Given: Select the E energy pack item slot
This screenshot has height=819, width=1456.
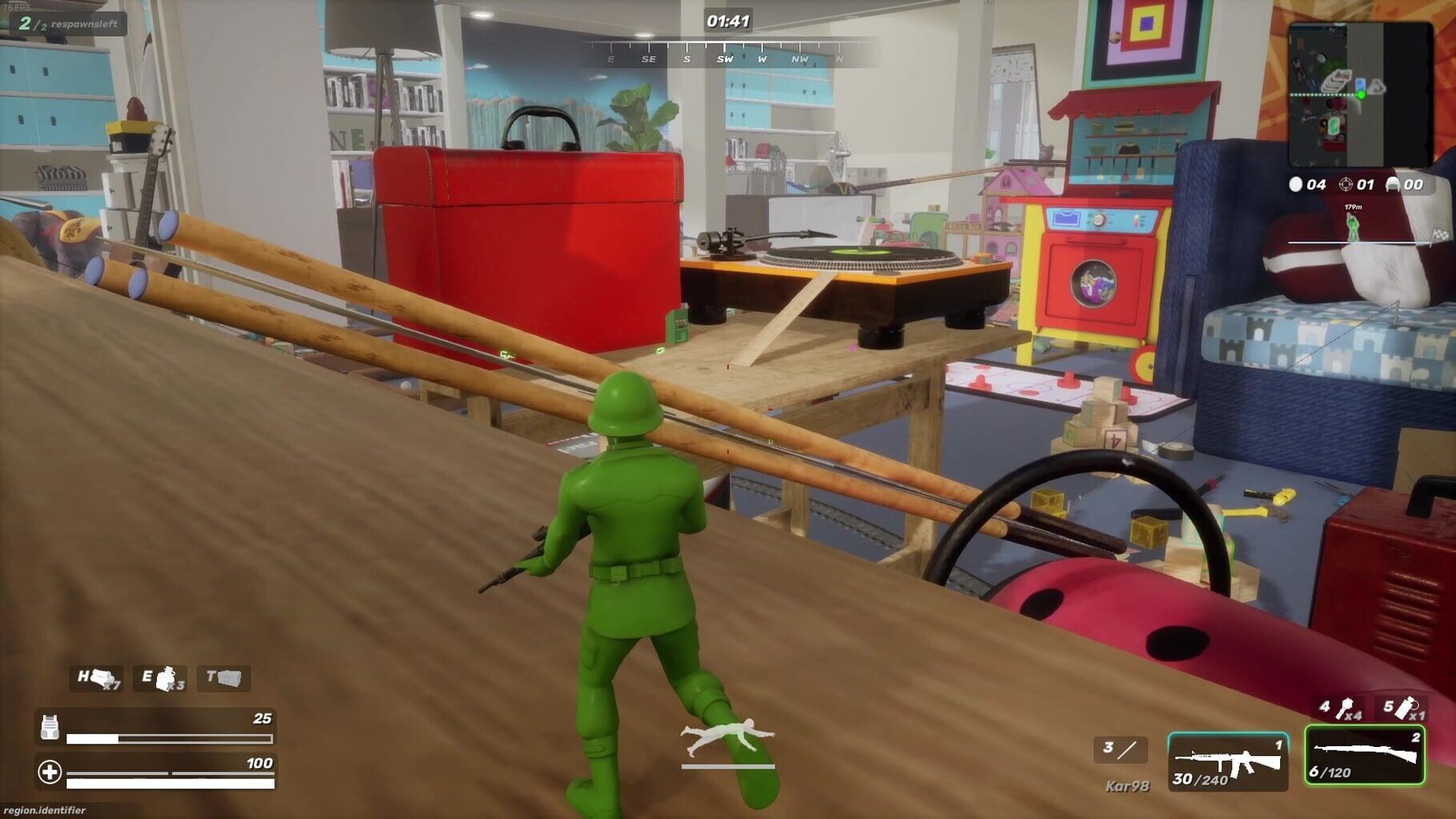Looking at the screenshot, I should [160, 679].
